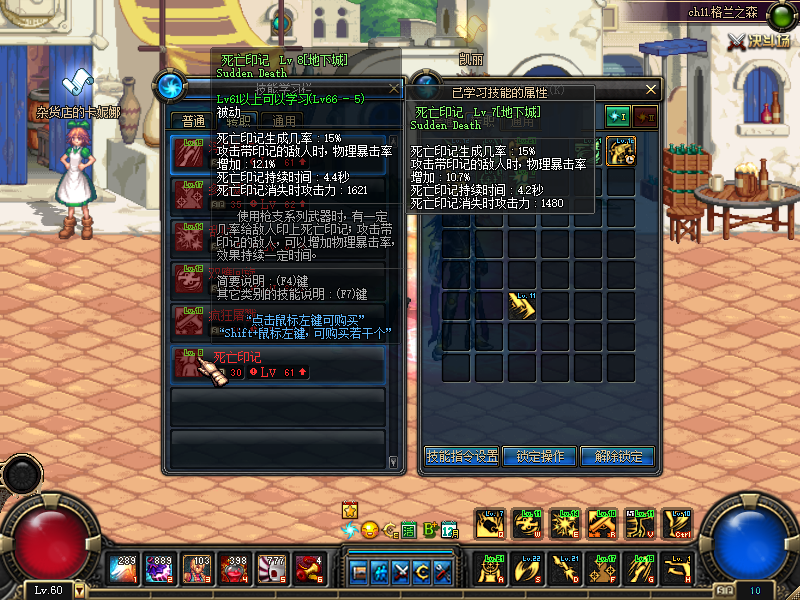Switch to the 普通 skill tab

(193, 121)
